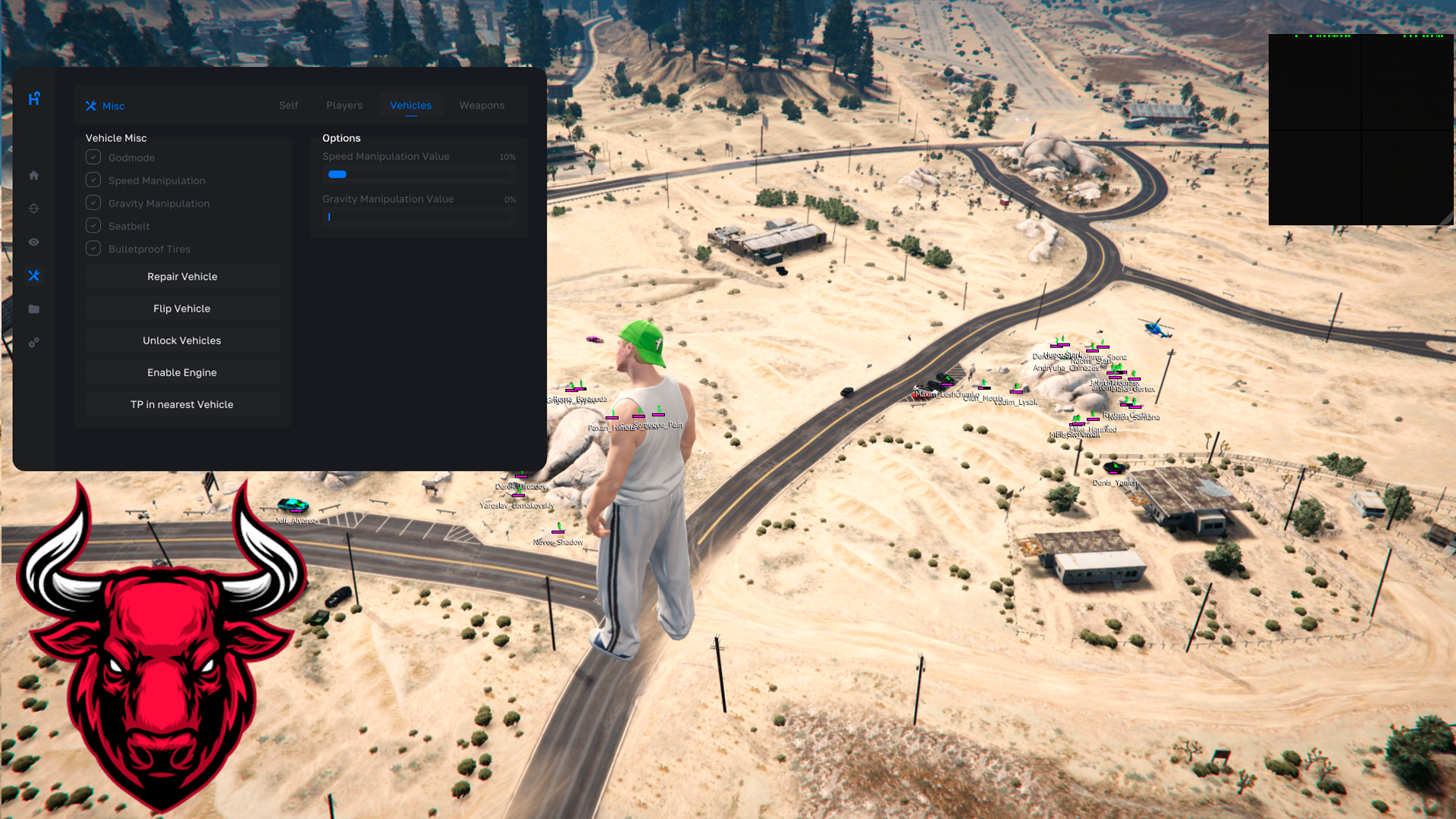Open the Players tab
The width and height of the screenshot is (1456, 819).
(344, 105)
